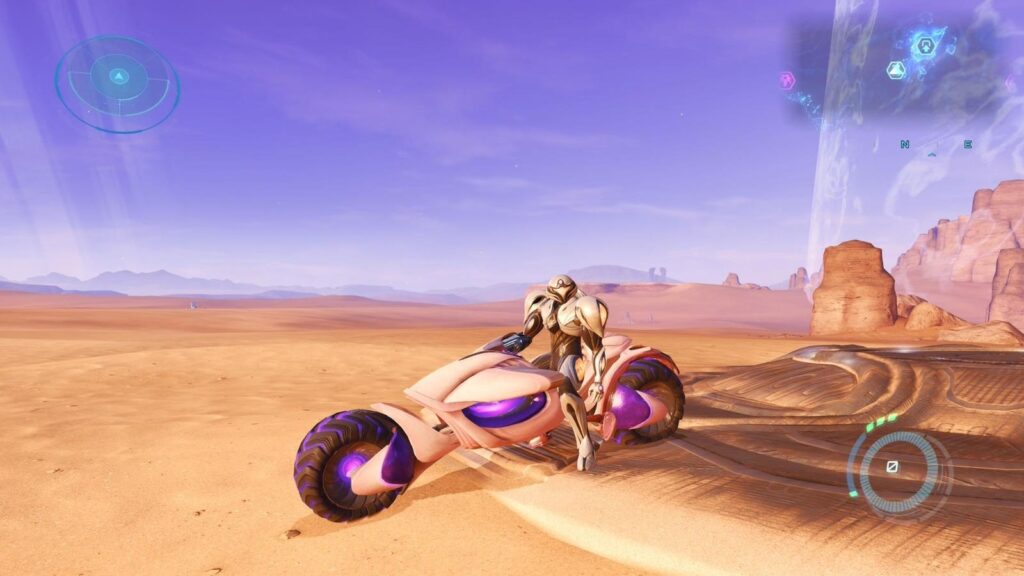Click the circular radar display
The height and width of the screenshot is (576, 1024).
click(x=117, y=84)
